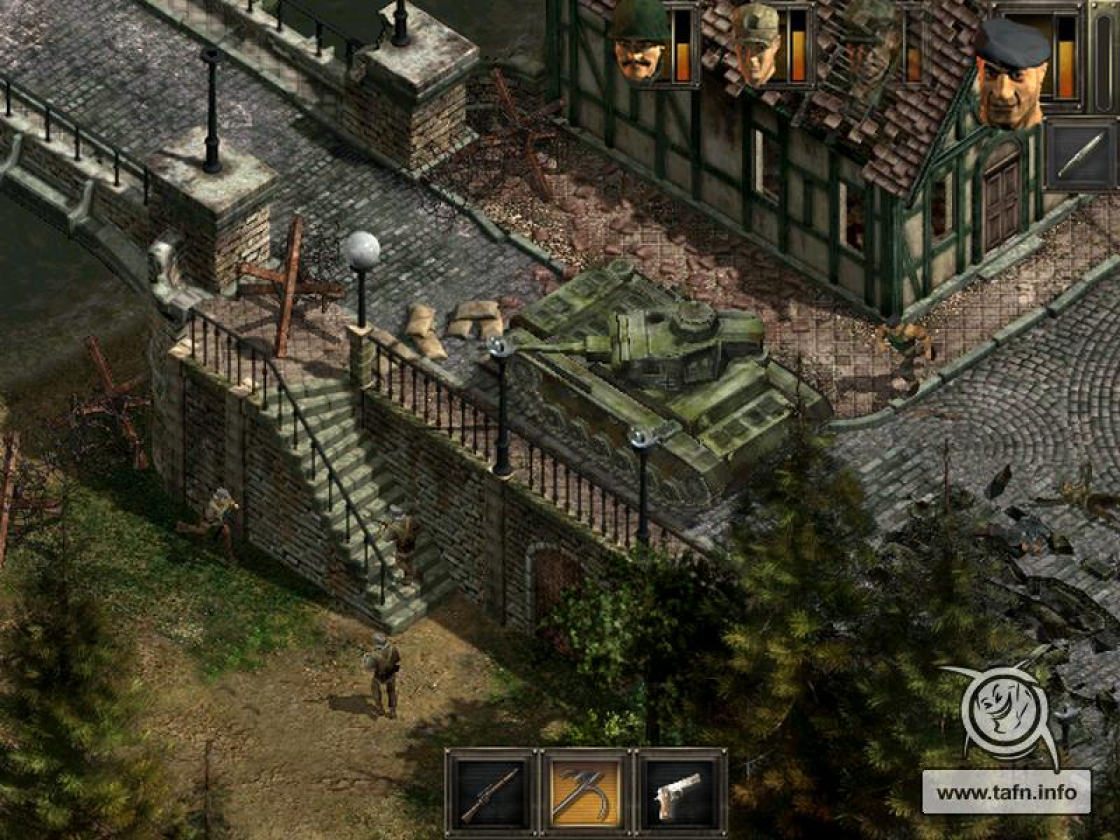Click the large beret commando portrait
This screenshot has height=840, width=1120.
pyautogui.click(x=1012, y=72)
